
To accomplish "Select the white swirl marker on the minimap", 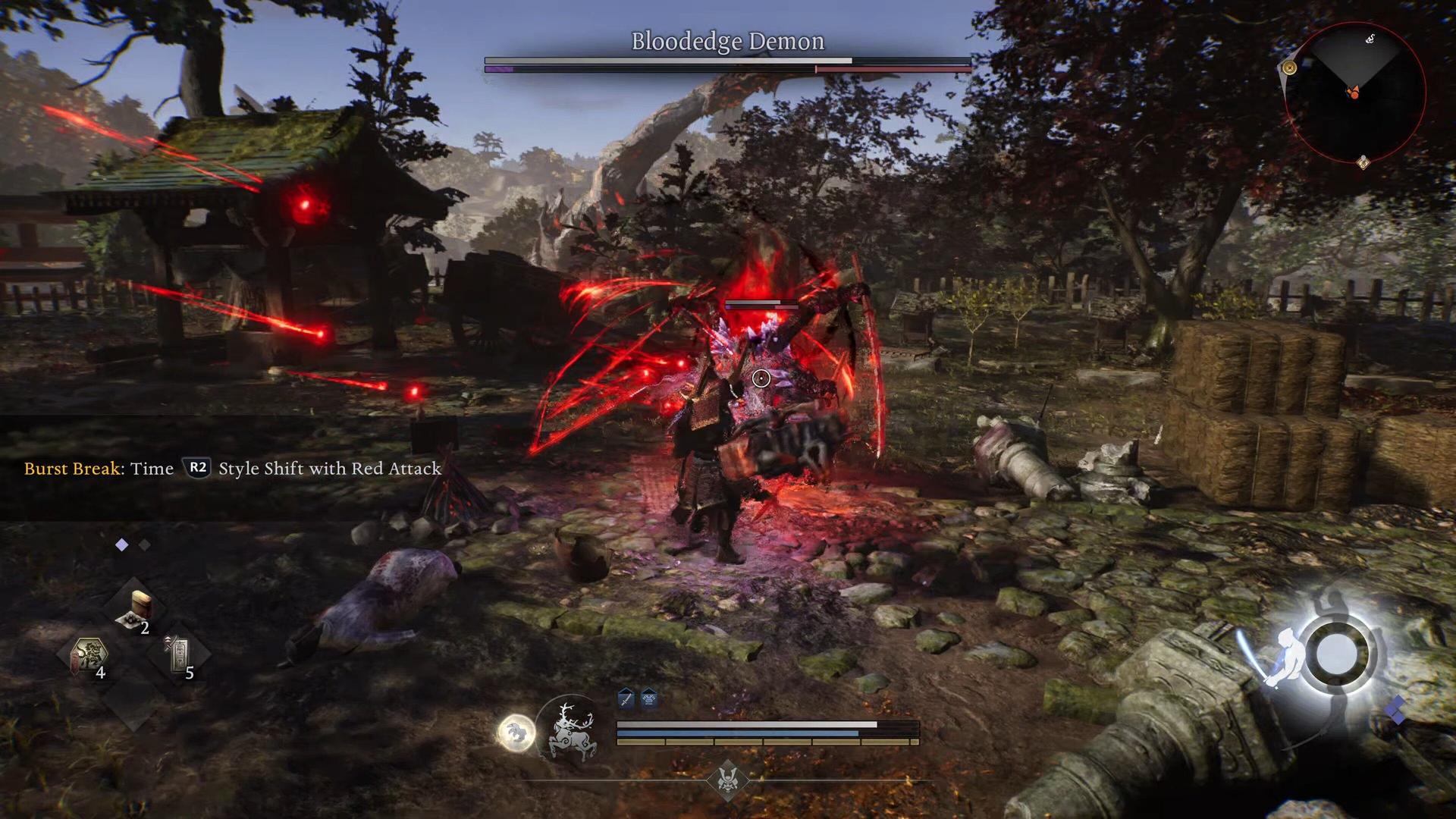I will click(1370, 39).
